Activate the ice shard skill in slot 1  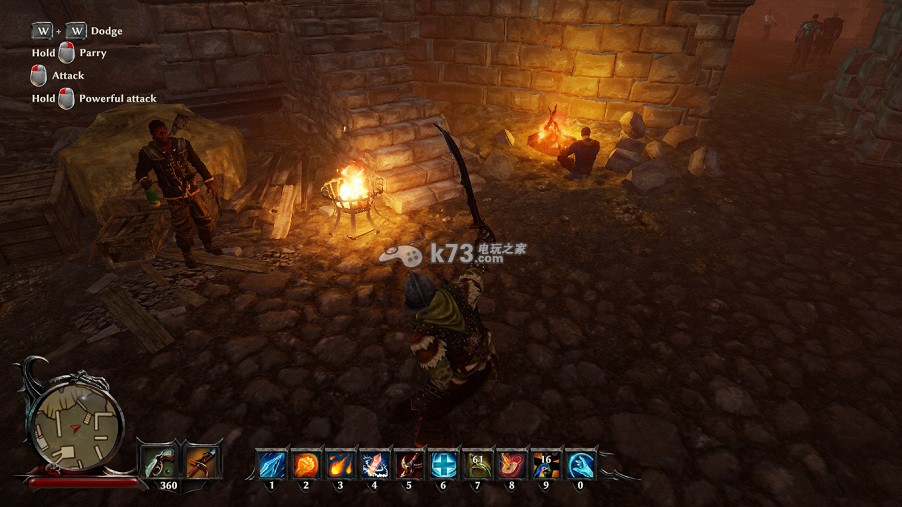tap(272, 465)
